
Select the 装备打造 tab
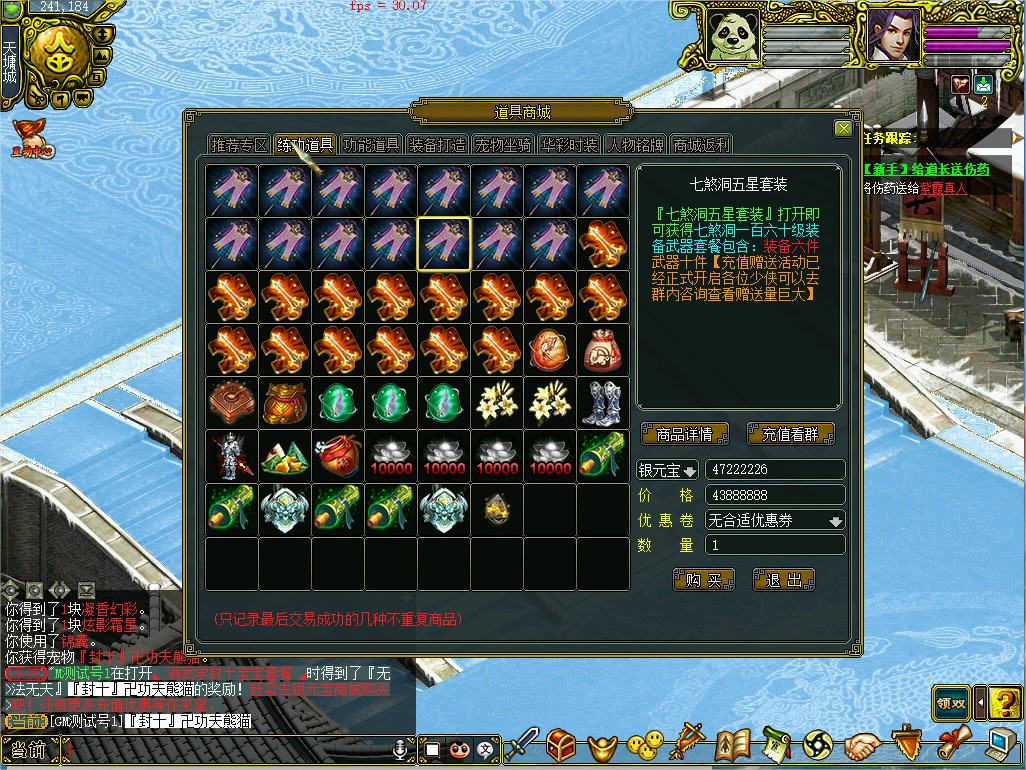tap(437, 145)
